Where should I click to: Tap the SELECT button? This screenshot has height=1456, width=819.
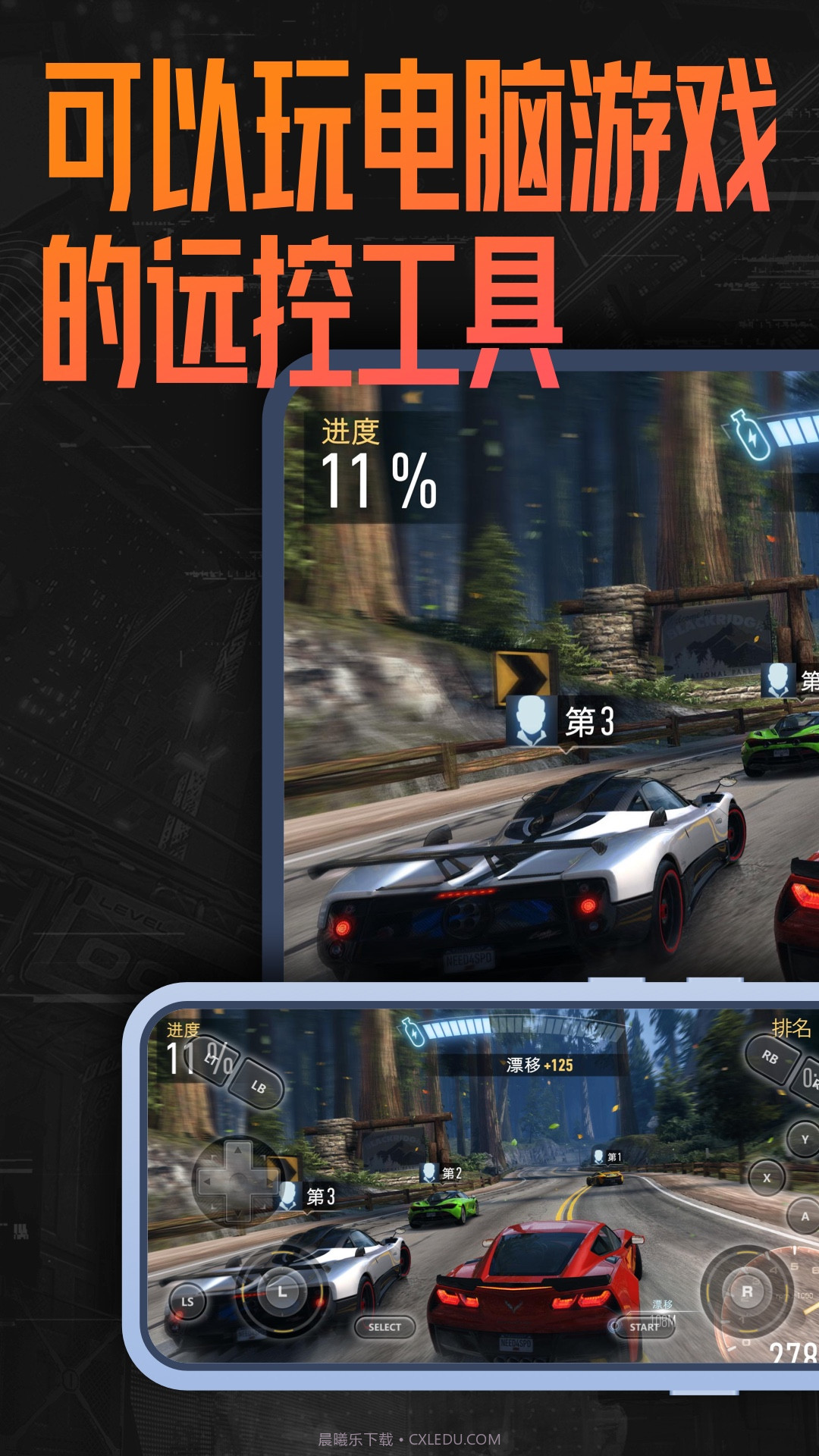384,1327
